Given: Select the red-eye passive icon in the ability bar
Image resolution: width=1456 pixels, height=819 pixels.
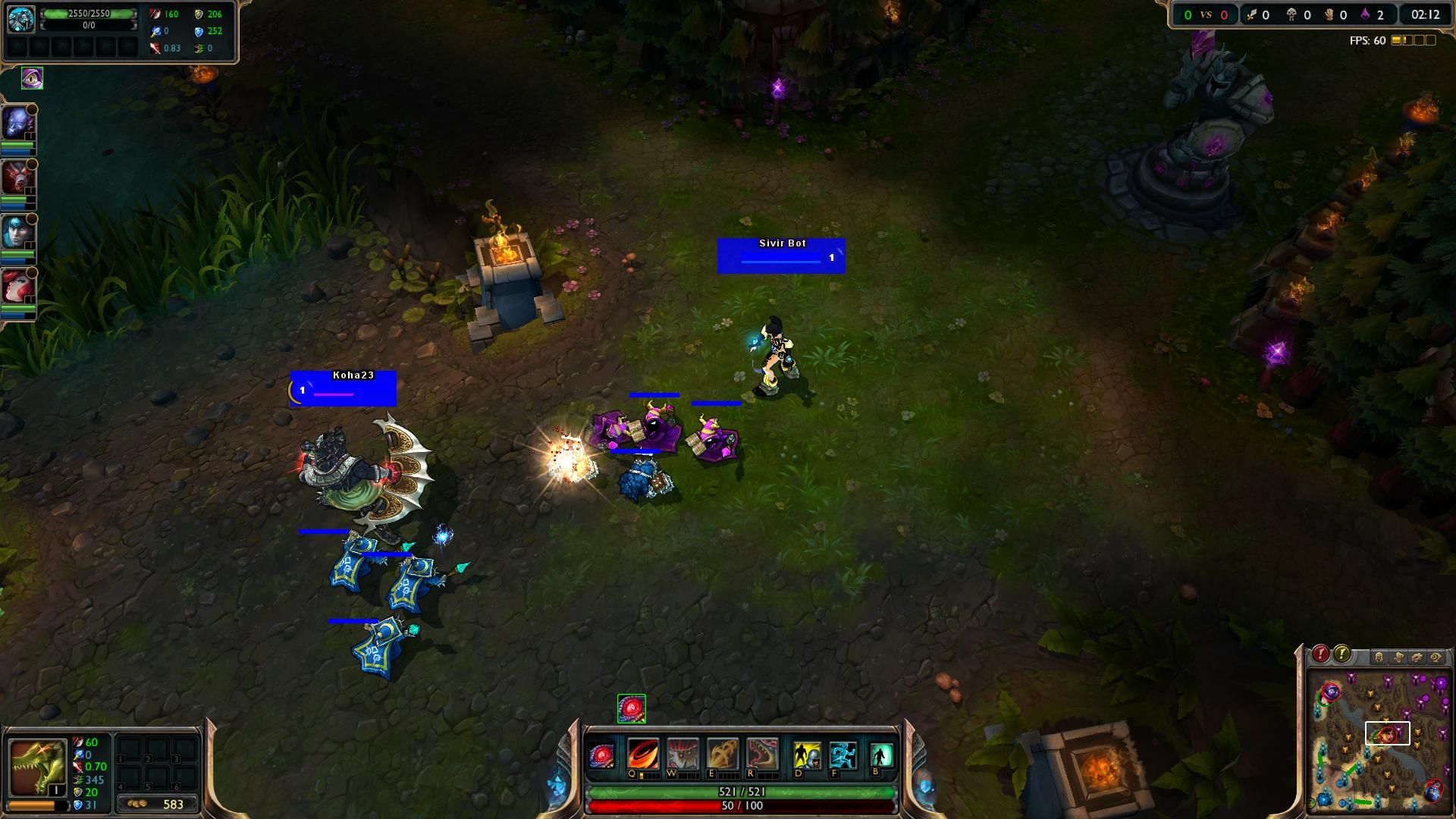Looking at the screenshot, I should tap(601, 756).
